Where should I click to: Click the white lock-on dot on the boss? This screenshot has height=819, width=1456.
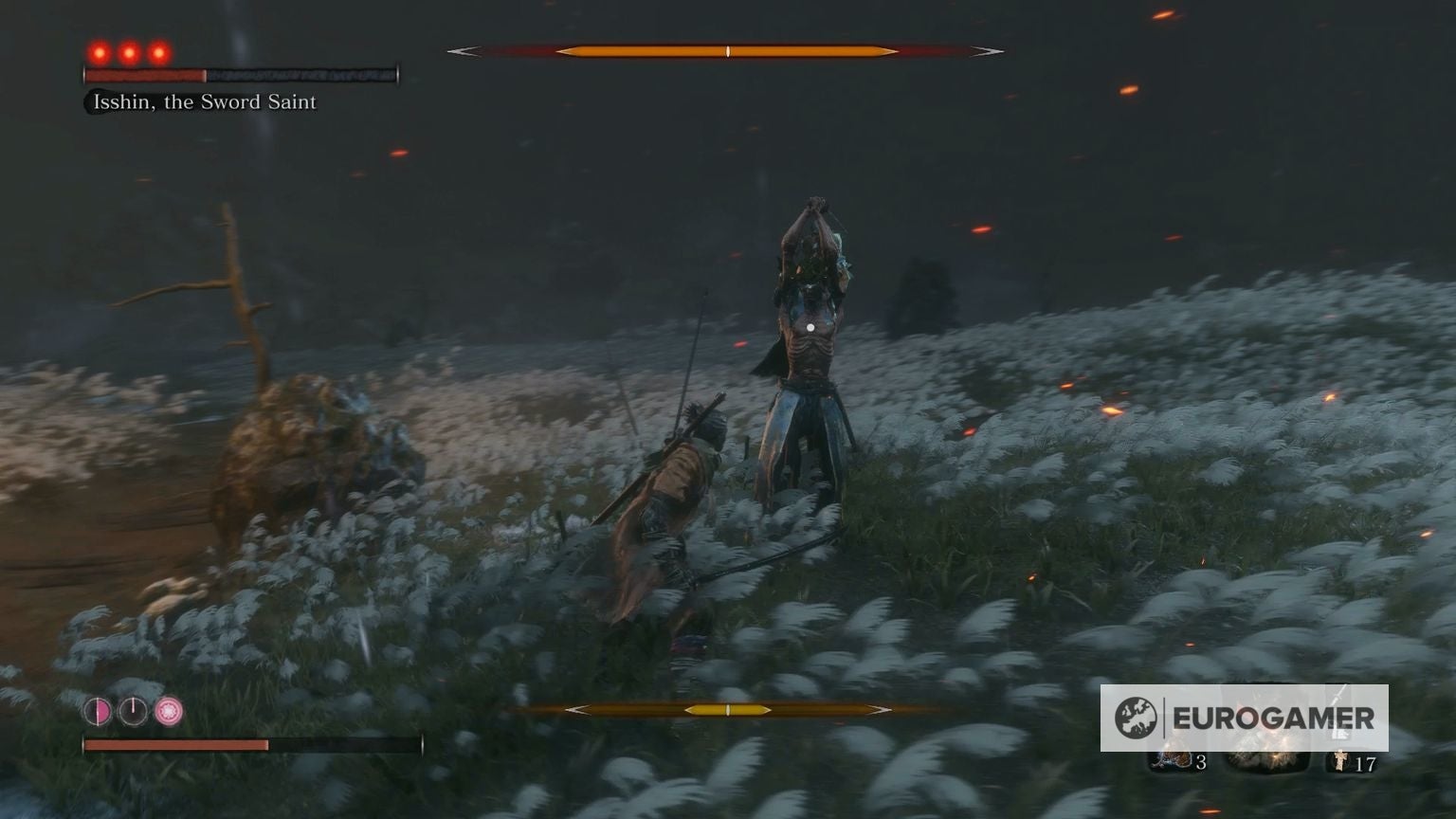tap(810, 327)
